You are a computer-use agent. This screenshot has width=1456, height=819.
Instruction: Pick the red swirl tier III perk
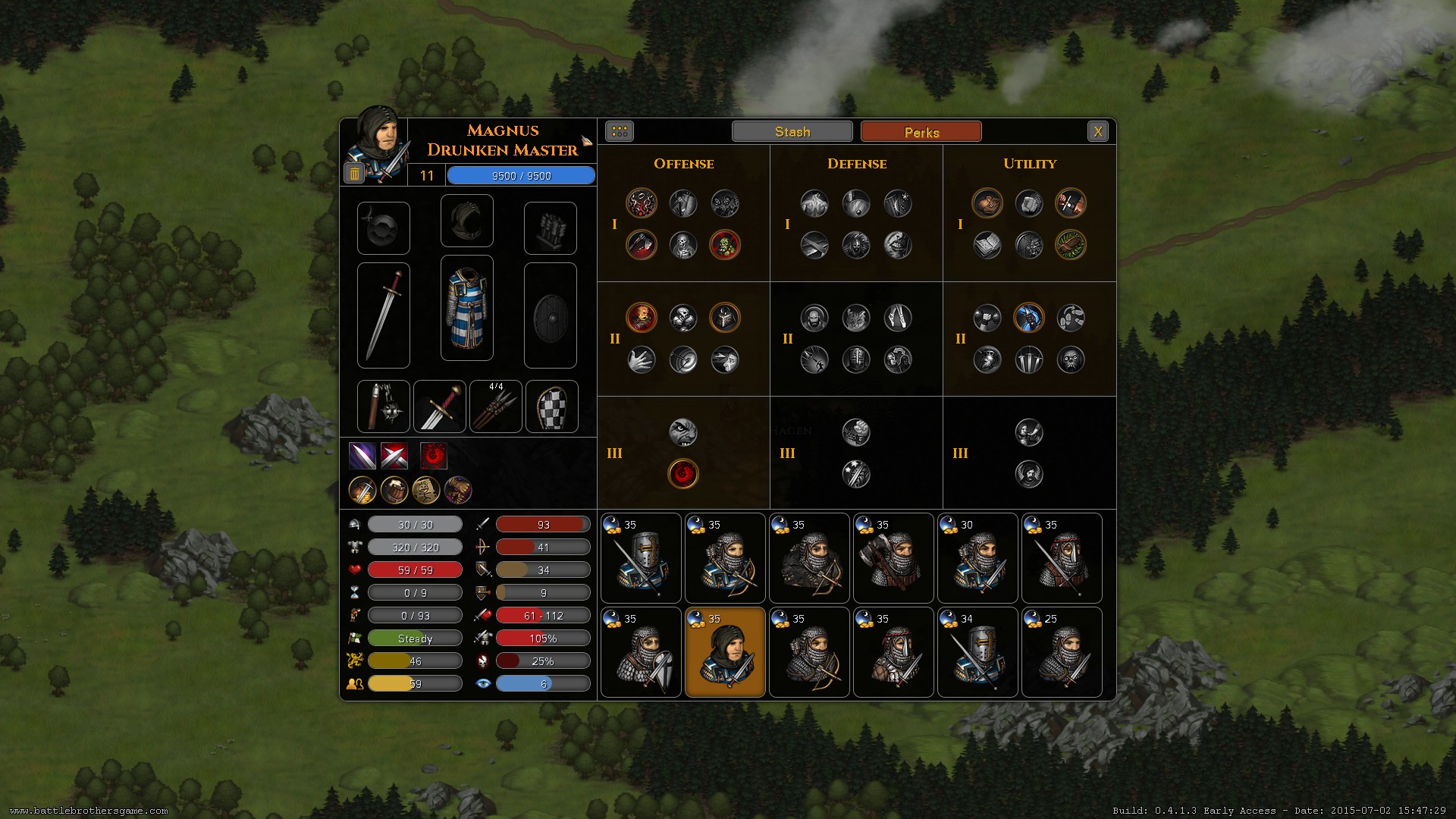pos(683,474)
